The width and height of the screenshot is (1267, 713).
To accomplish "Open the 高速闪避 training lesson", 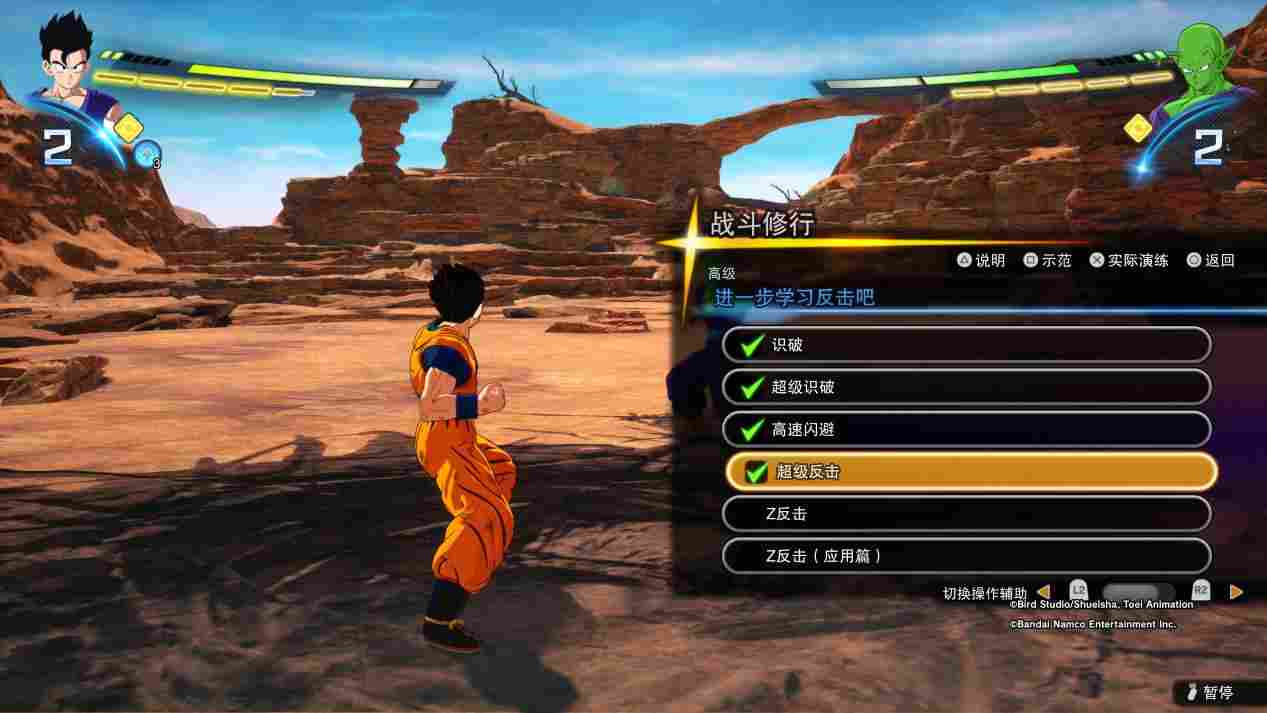I will tap(966, 430).
